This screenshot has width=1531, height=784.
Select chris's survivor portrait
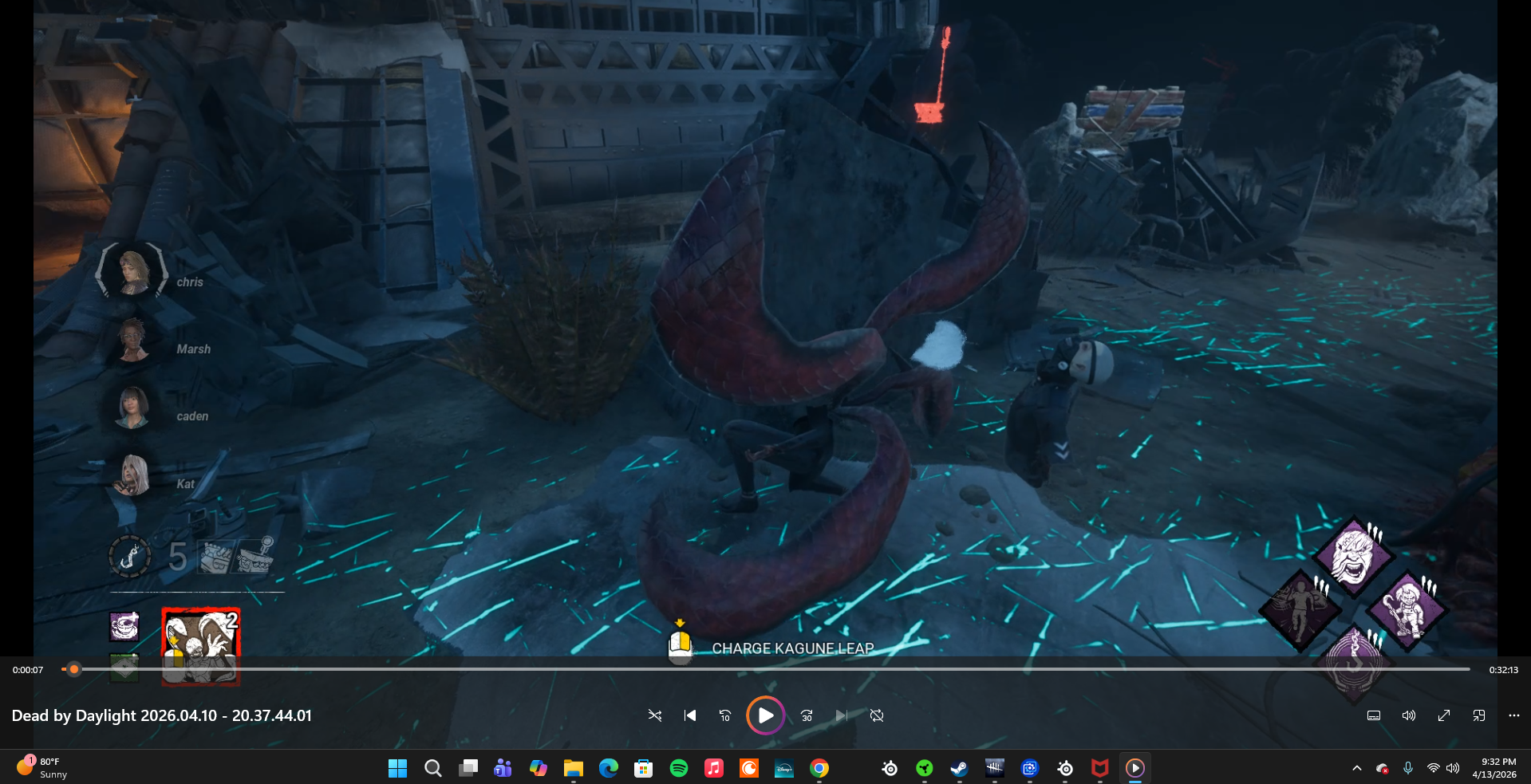point(132,271)
